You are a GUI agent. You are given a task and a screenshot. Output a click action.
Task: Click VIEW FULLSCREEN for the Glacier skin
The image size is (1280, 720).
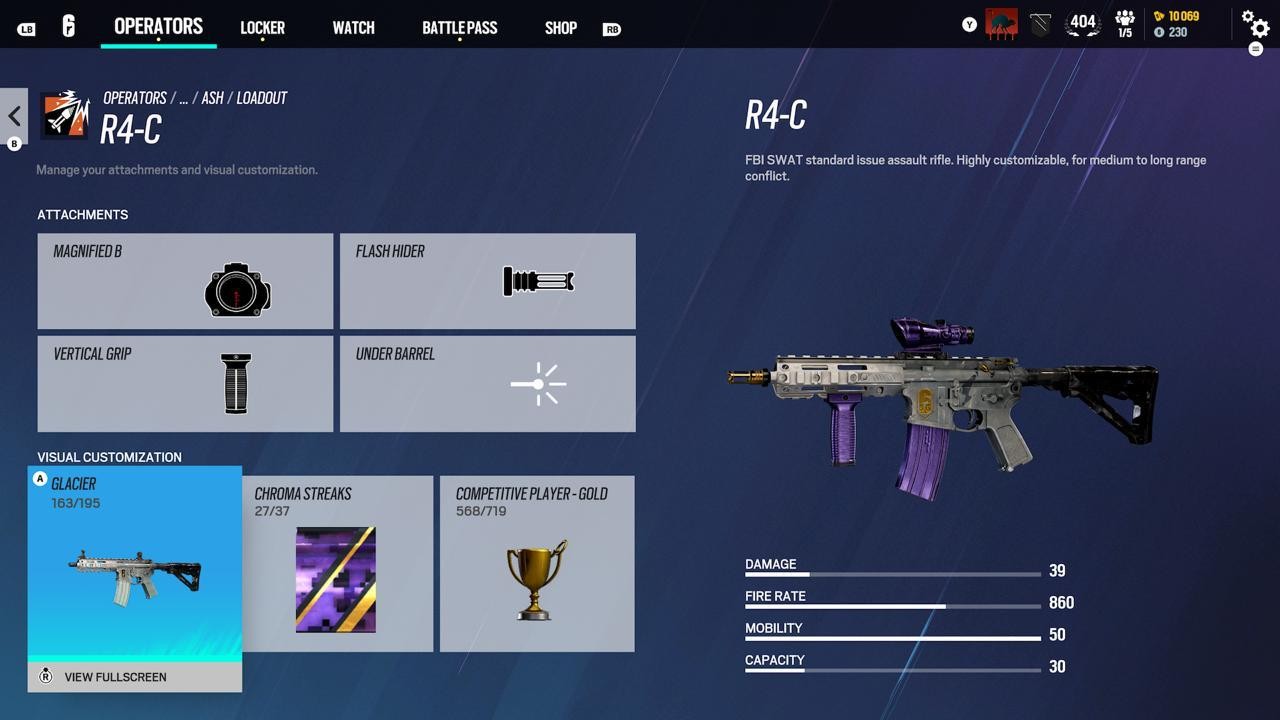point(115,677)
